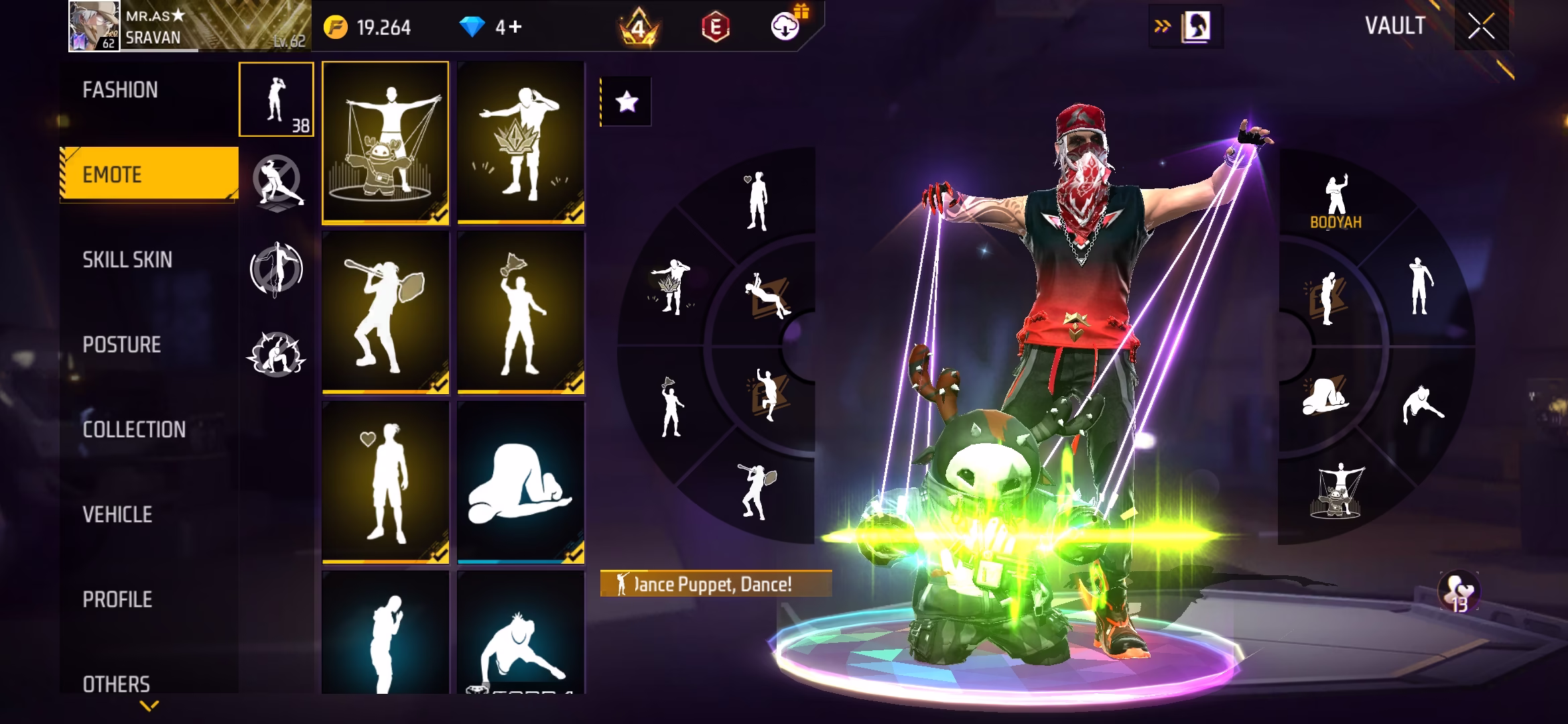Select the trumpet-playing emote tile

385,312
